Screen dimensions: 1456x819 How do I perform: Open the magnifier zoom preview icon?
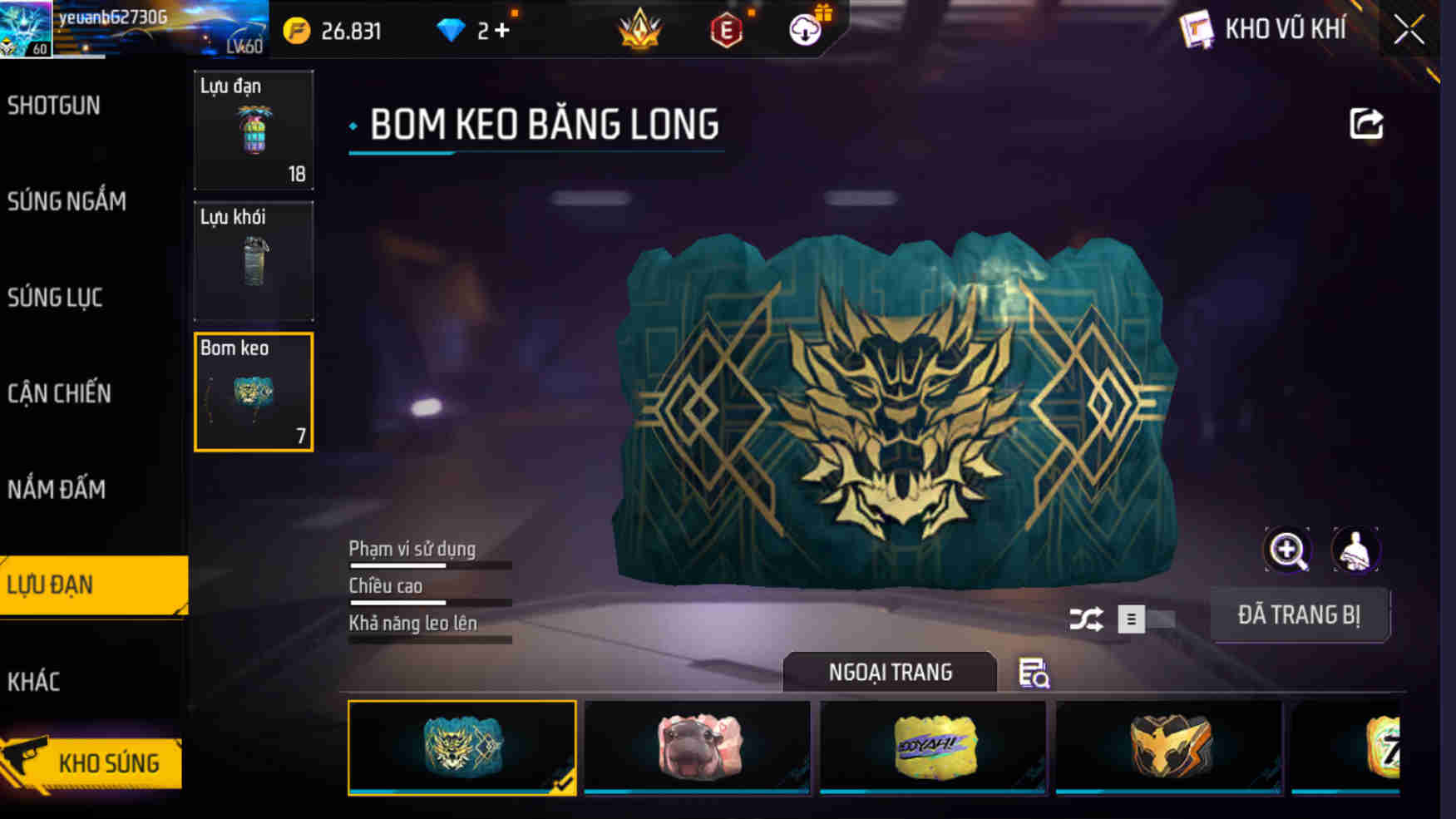click(x=1286, y=550)
